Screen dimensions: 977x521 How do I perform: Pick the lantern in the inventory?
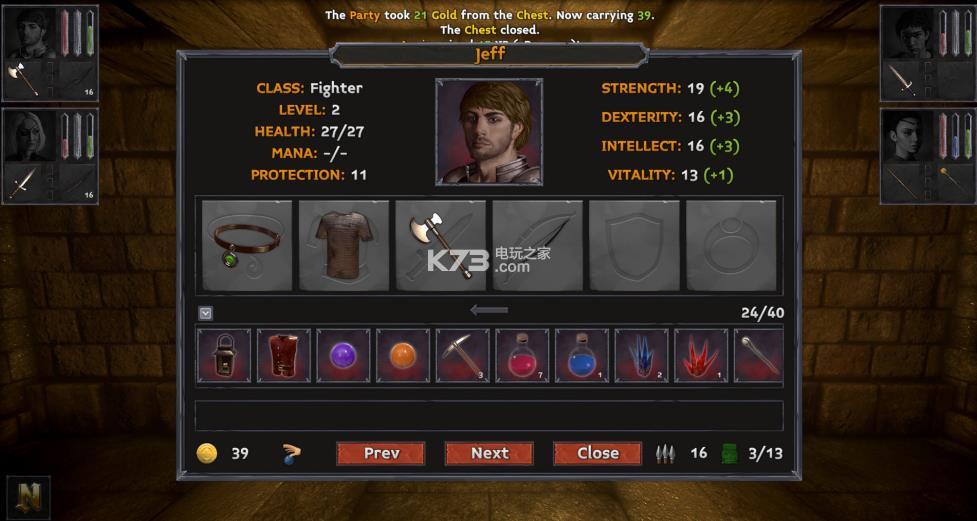[224, 355]
